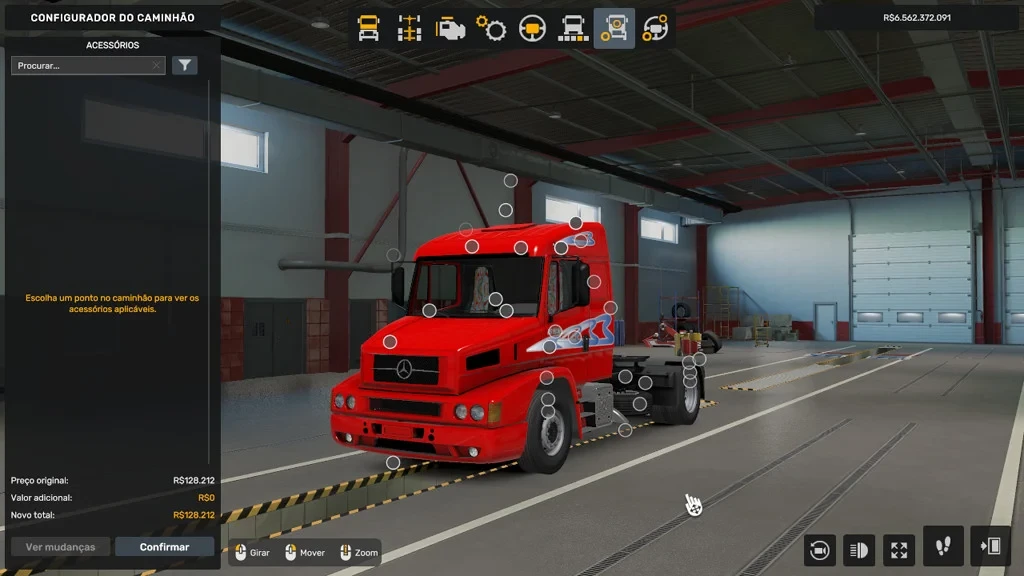Reset the camera view
Image resolution: width=1024 pixels, height=576 pixels.
(820, 549)
